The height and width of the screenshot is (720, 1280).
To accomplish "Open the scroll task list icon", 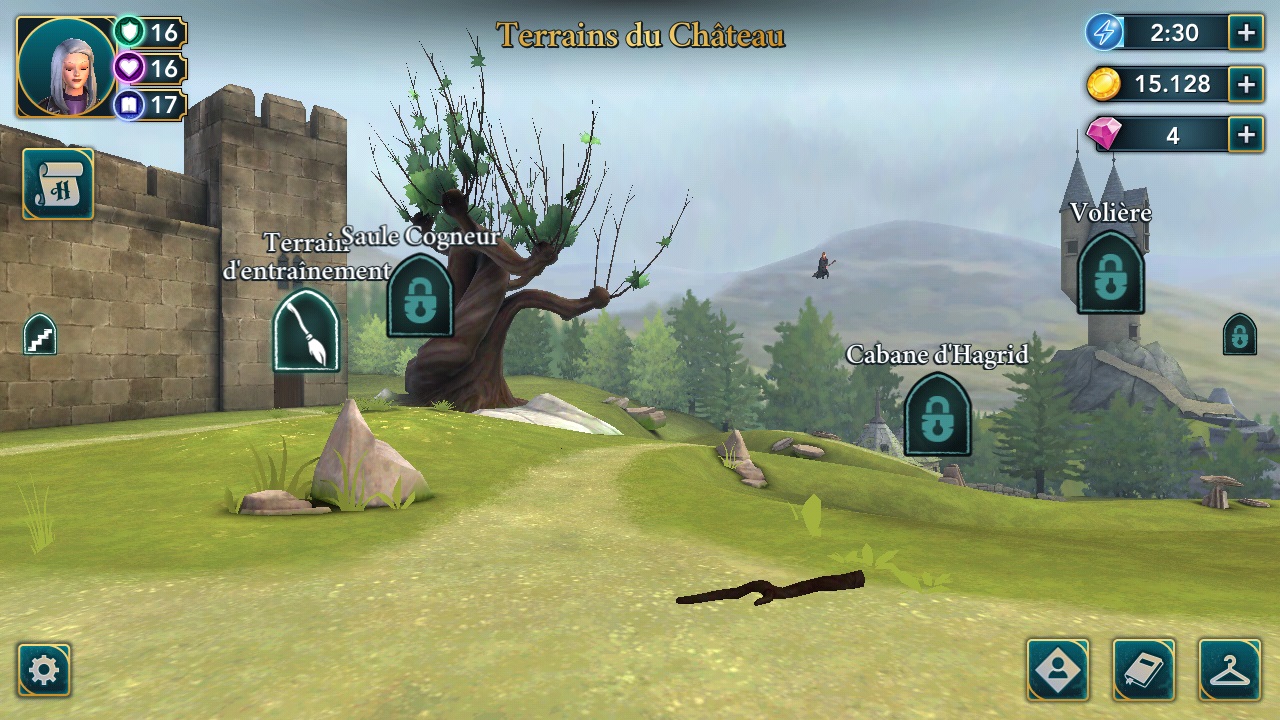I will click(58, 184).
